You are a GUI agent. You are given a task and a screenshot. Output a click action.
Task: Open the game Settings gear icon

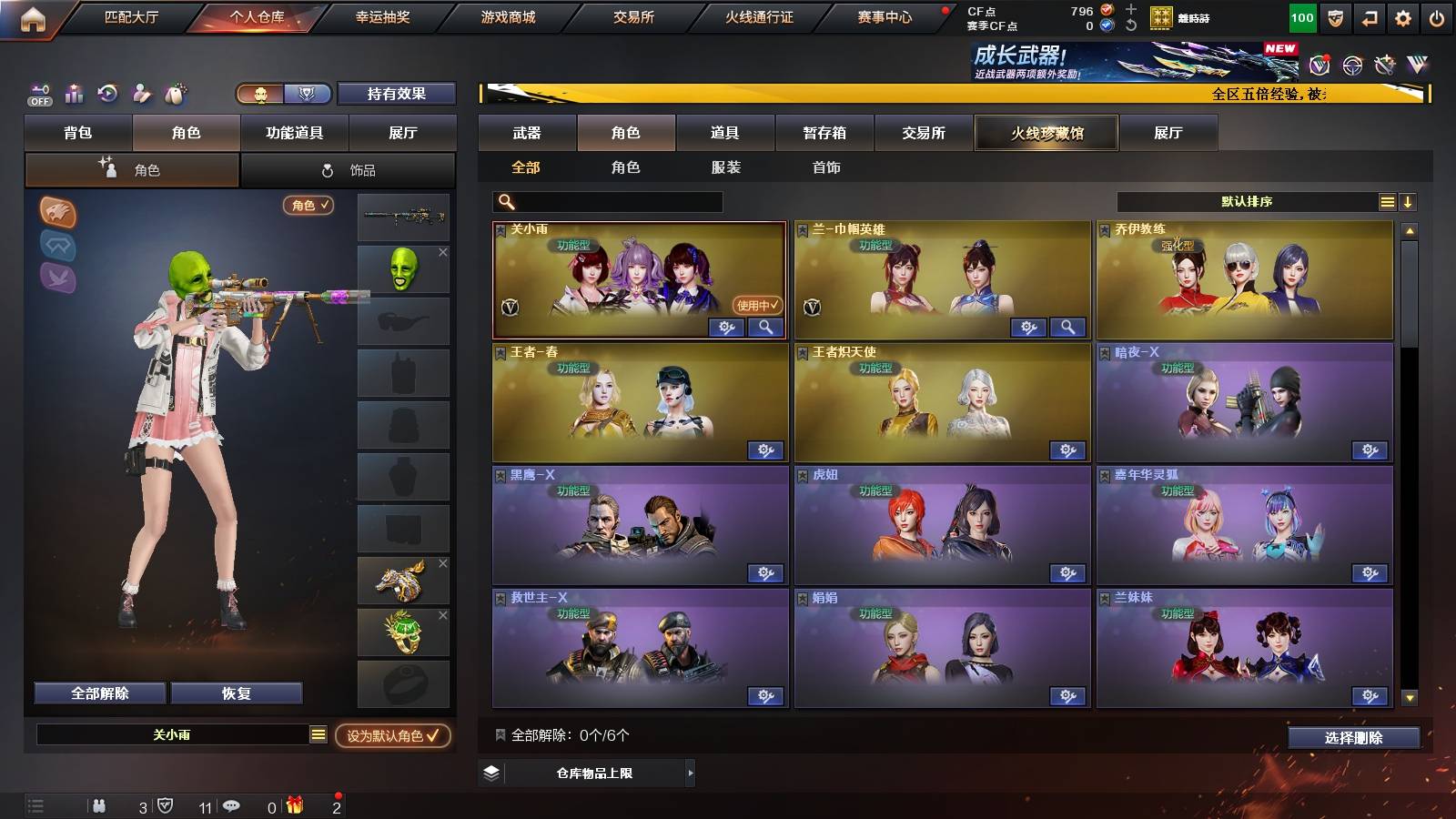[1404, 18]
